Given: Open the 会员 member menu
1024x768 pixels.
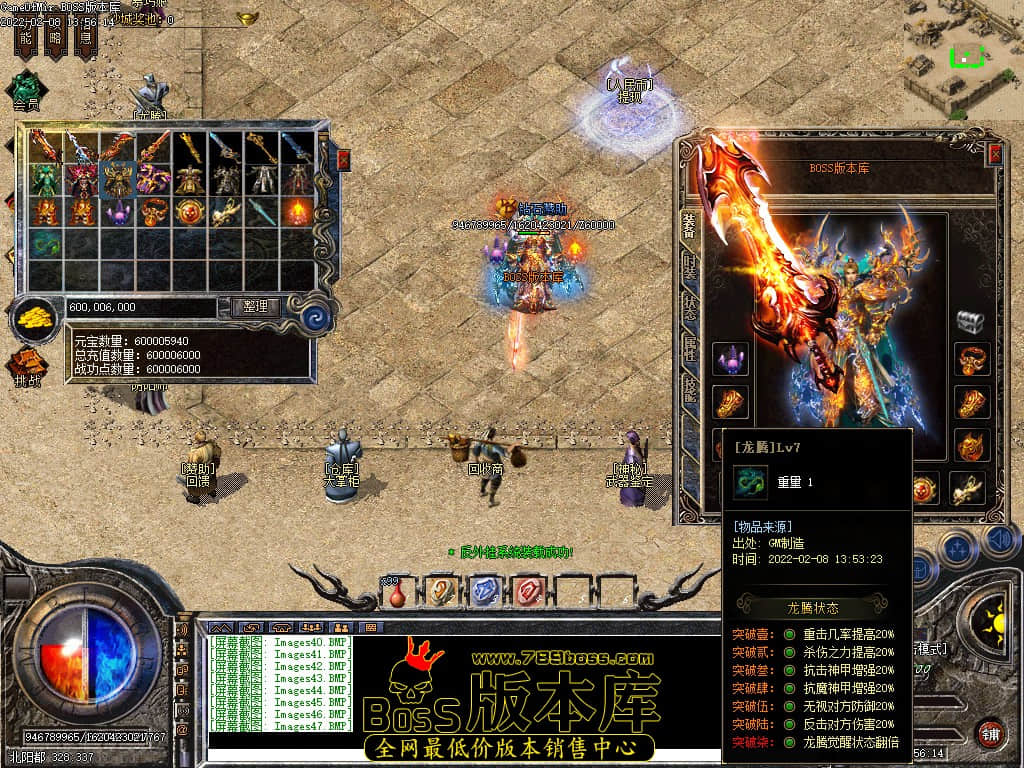Looking at the screenshot, I should (26, 88).
